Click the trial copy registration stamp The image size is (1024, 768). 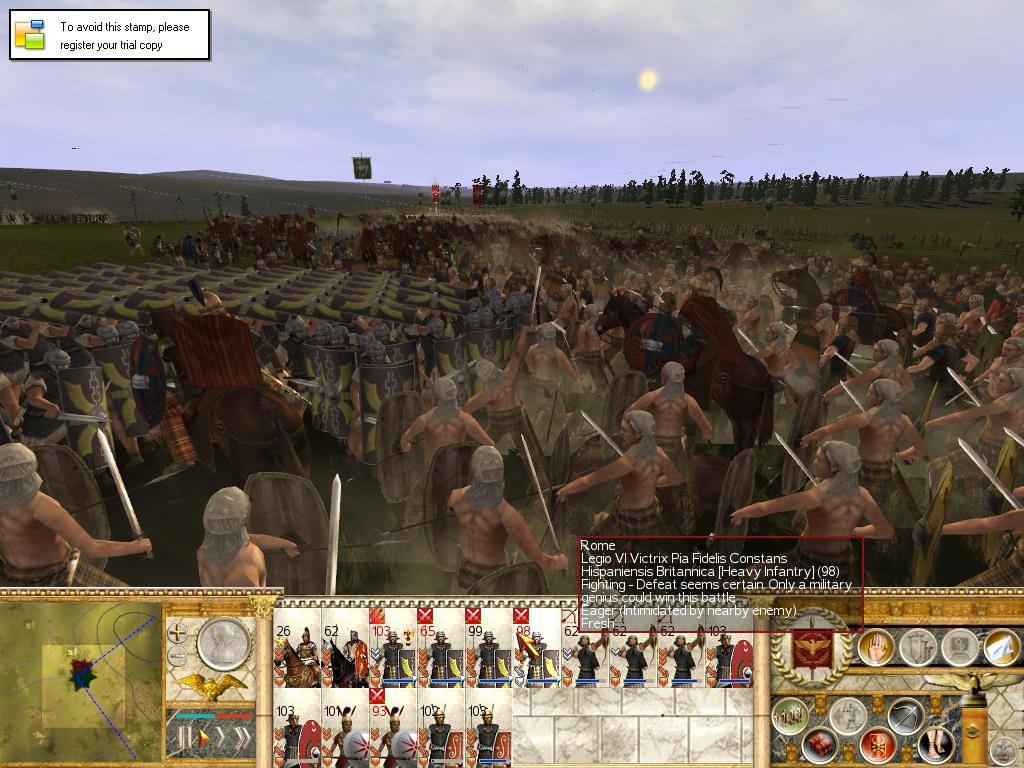(110, 35)
